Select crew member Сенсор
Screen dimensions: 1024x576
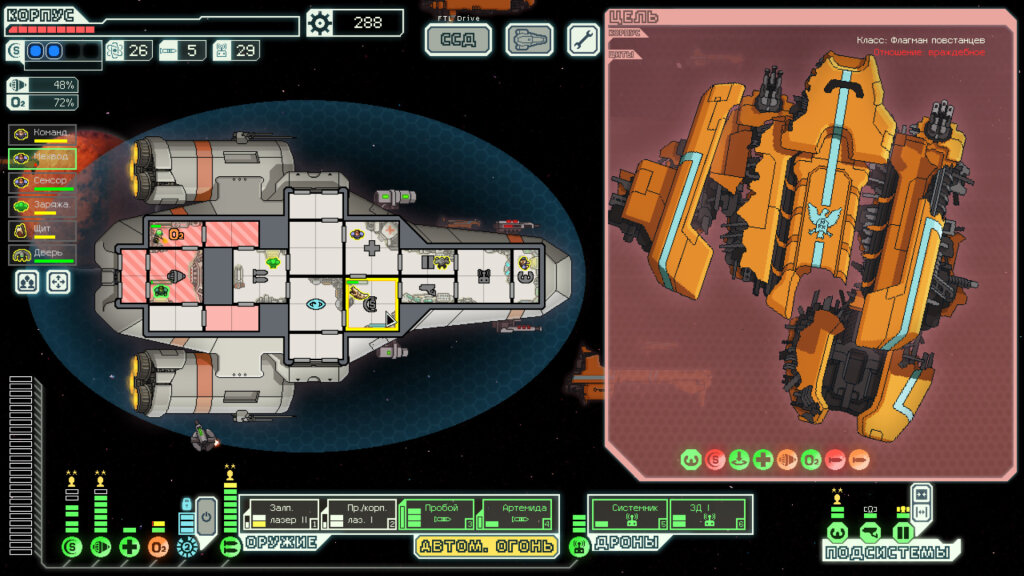point(42,183)
